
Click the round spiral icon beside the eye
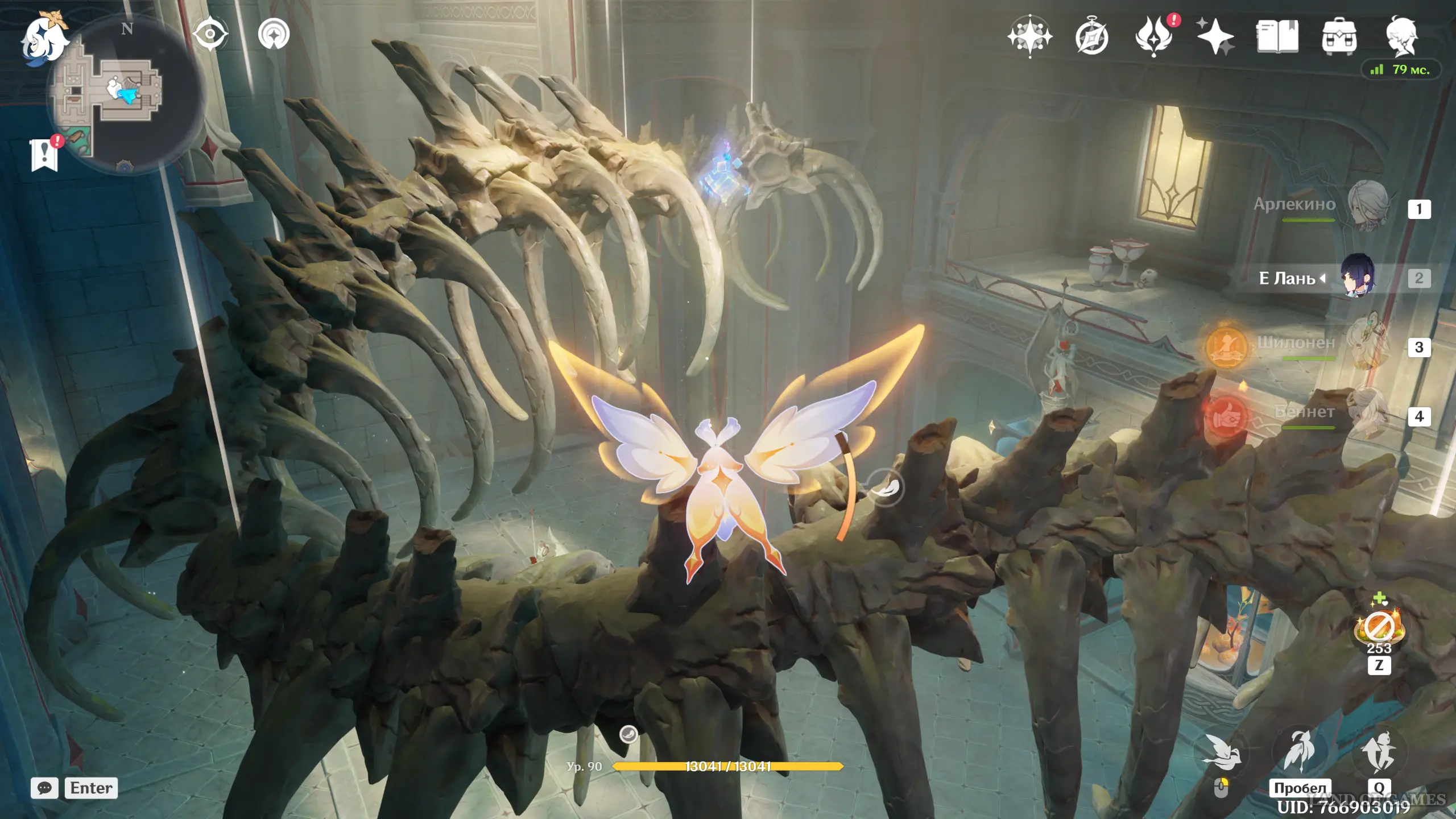click(x=274, y=34)
